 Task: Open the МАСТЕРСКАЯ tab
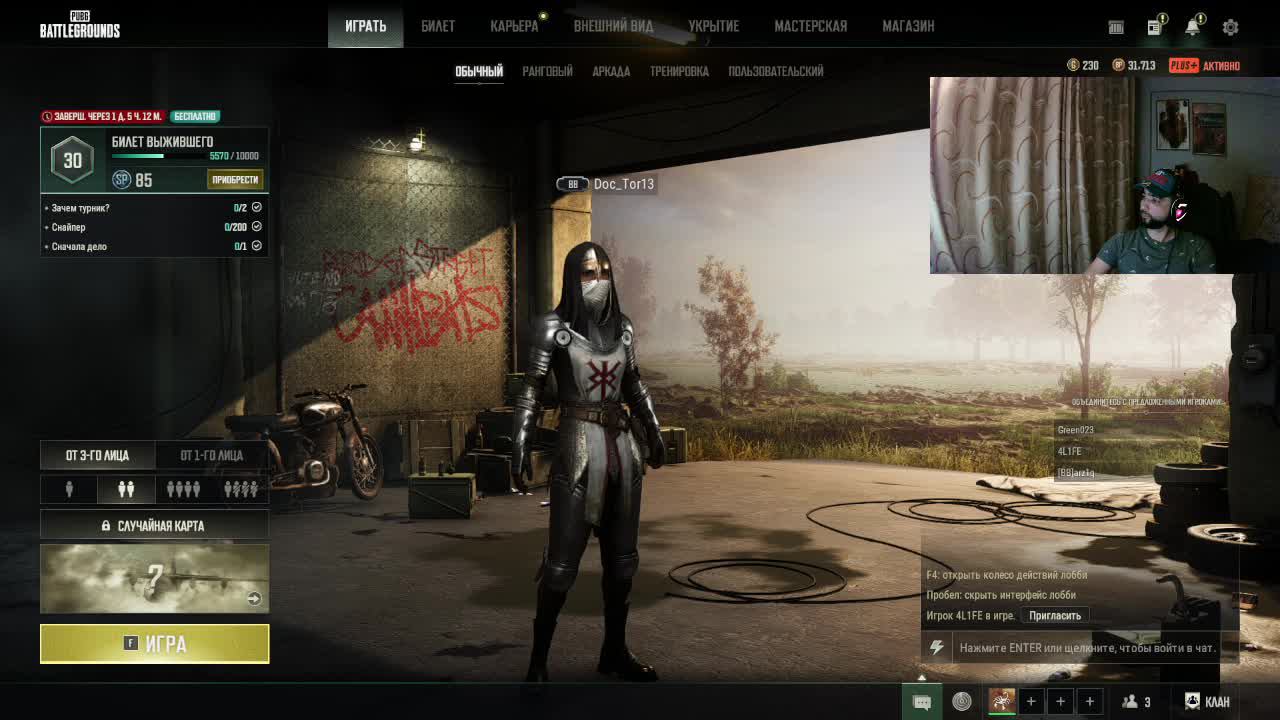pyautogui.click(x=810, y=26)
